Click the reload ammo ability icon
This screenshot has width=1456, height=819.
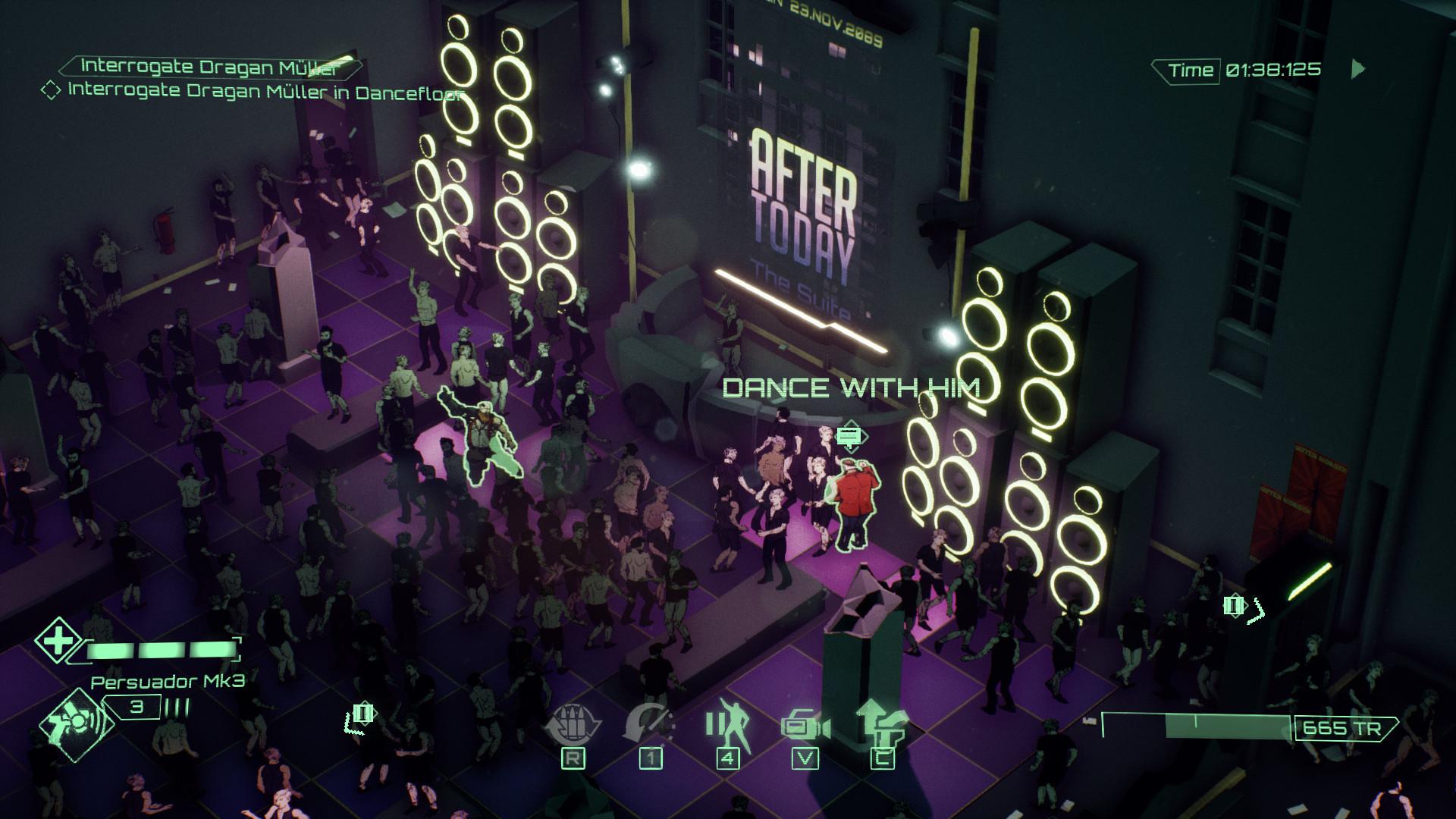pos(574,725)
